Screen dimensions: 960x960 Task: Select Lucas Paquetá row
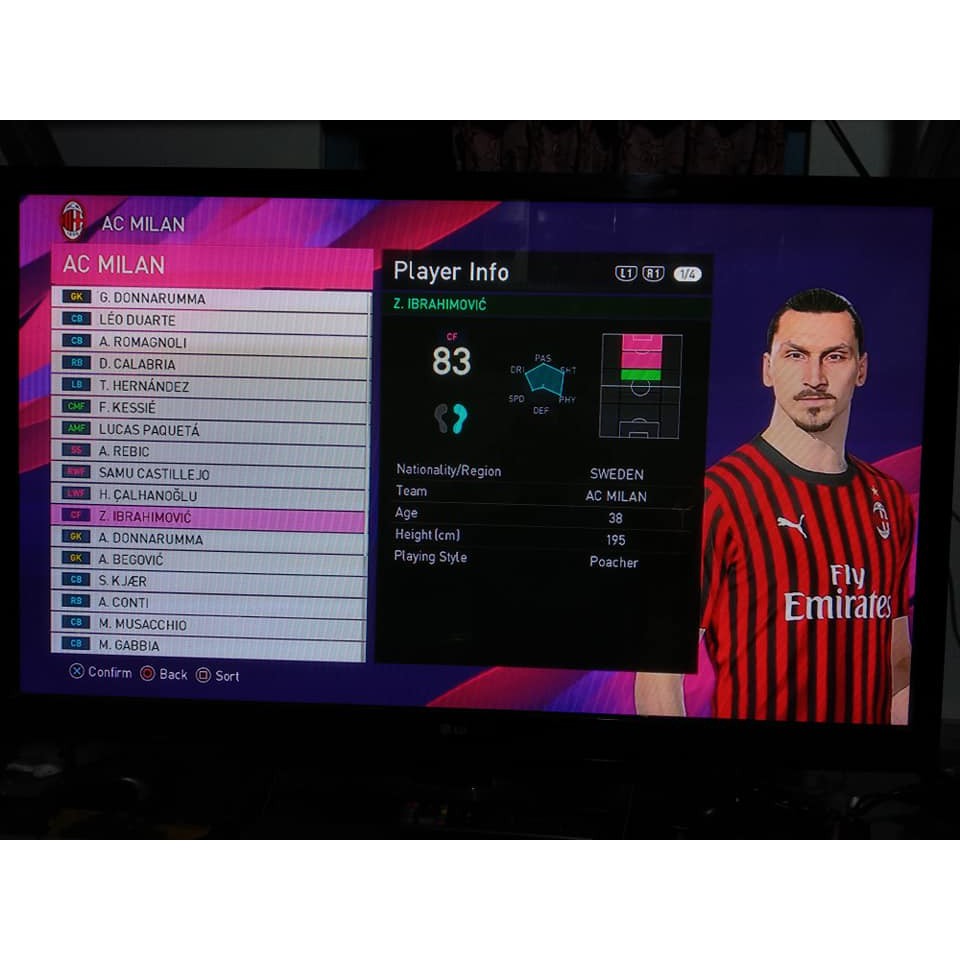pyautogui.click(x=211, y=430)
